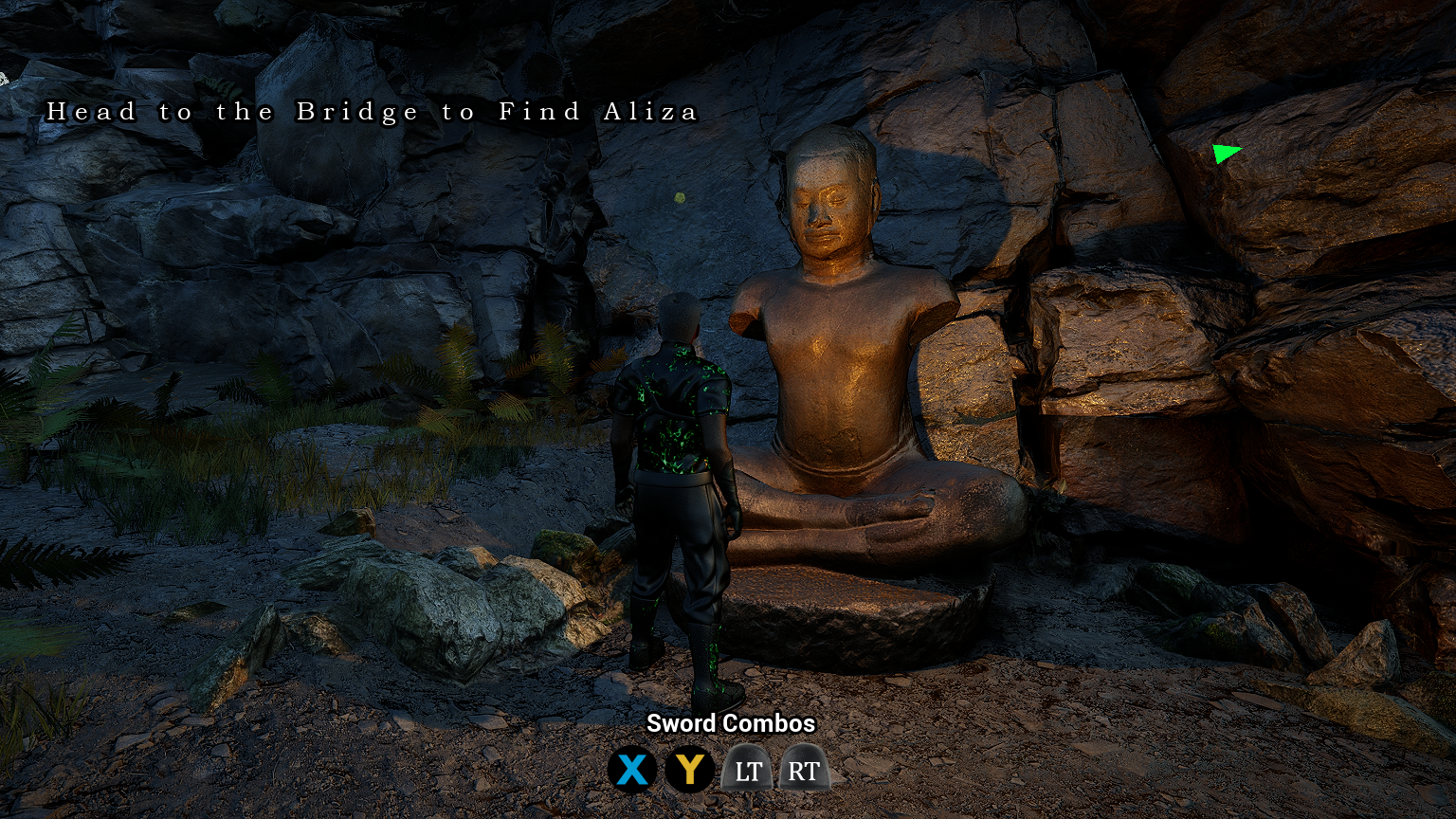Screen dimensions: 1456x819
Task: Select the Find Aliza objective text
Action: click(x=372, y=112)
